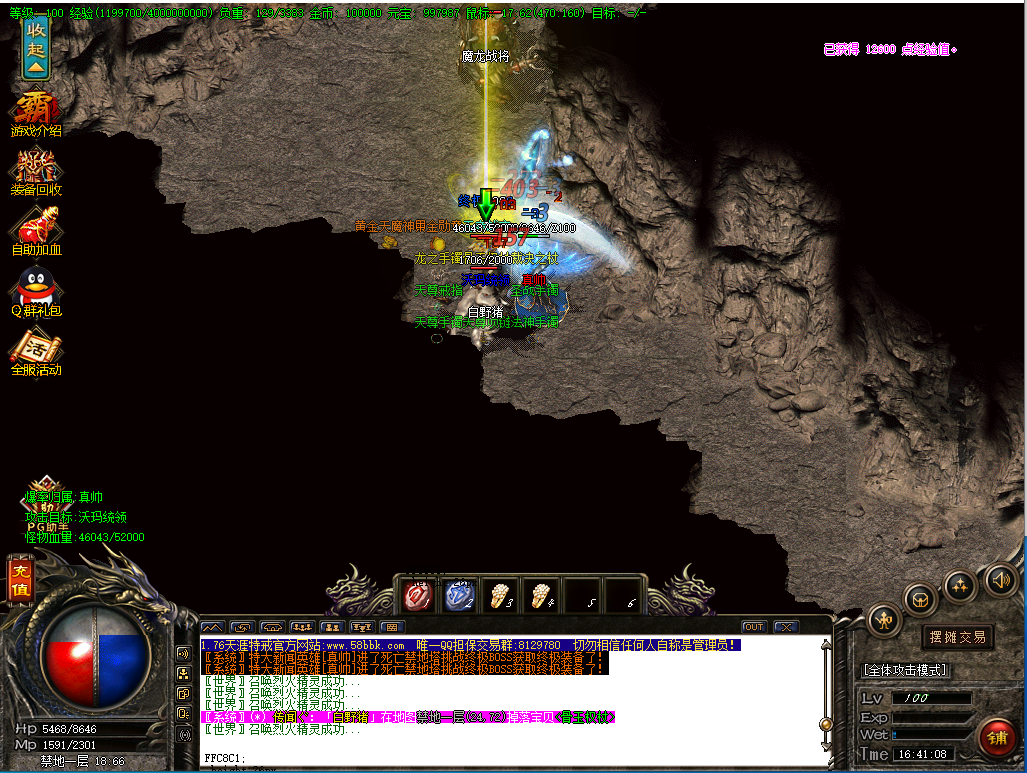
Task: Click the 充值 recharge button
Action: [18, 580]
